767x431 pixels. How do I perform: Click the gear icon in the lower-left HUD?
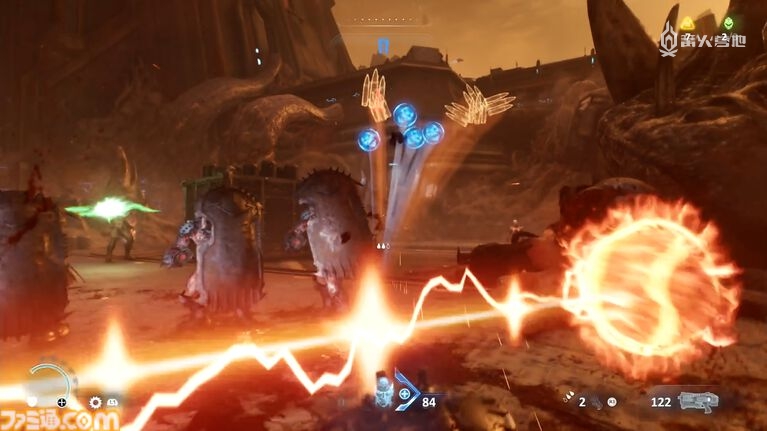click(96, 402)
